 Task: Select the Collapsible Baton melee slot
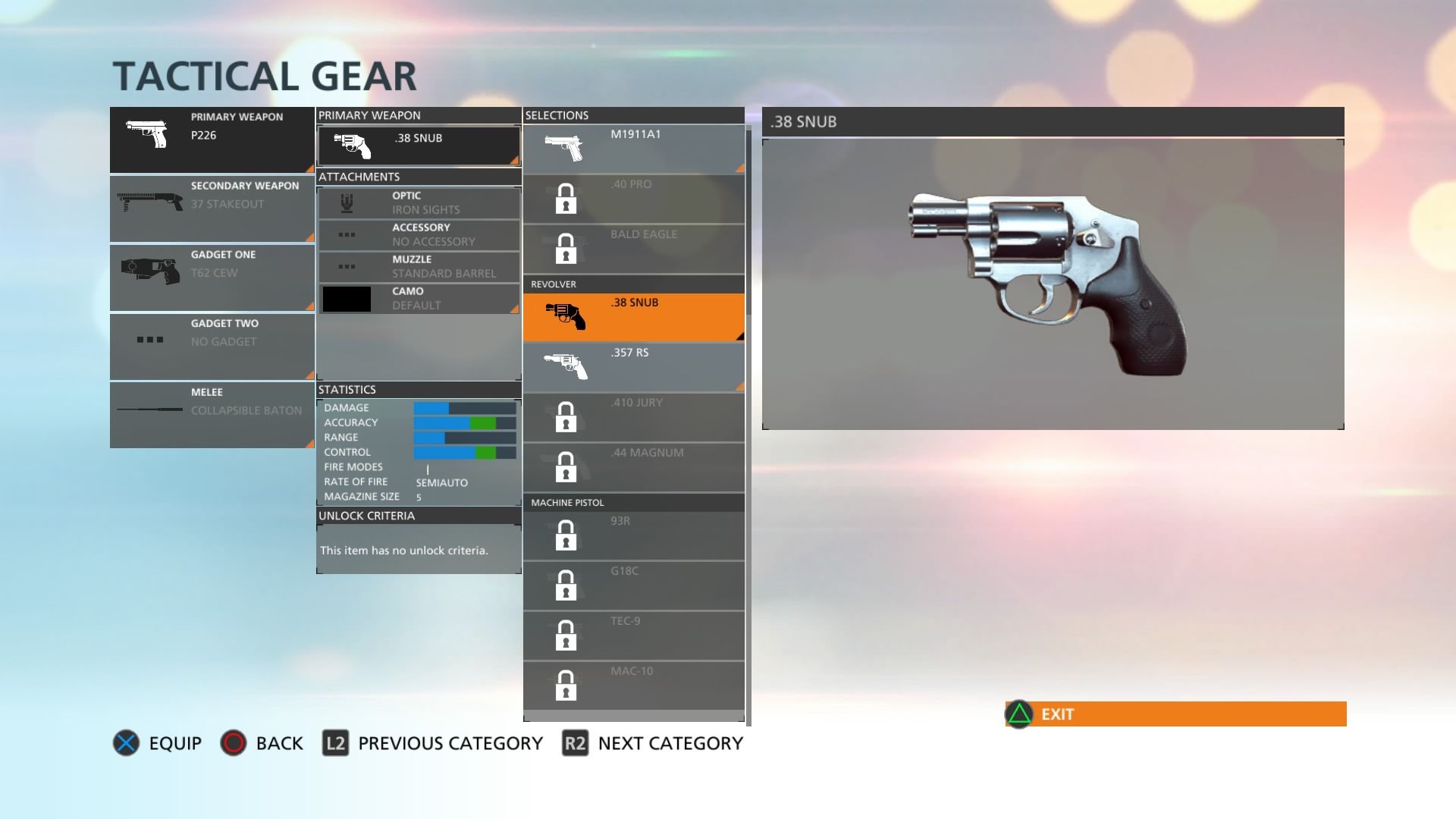[x=212, y=414]
